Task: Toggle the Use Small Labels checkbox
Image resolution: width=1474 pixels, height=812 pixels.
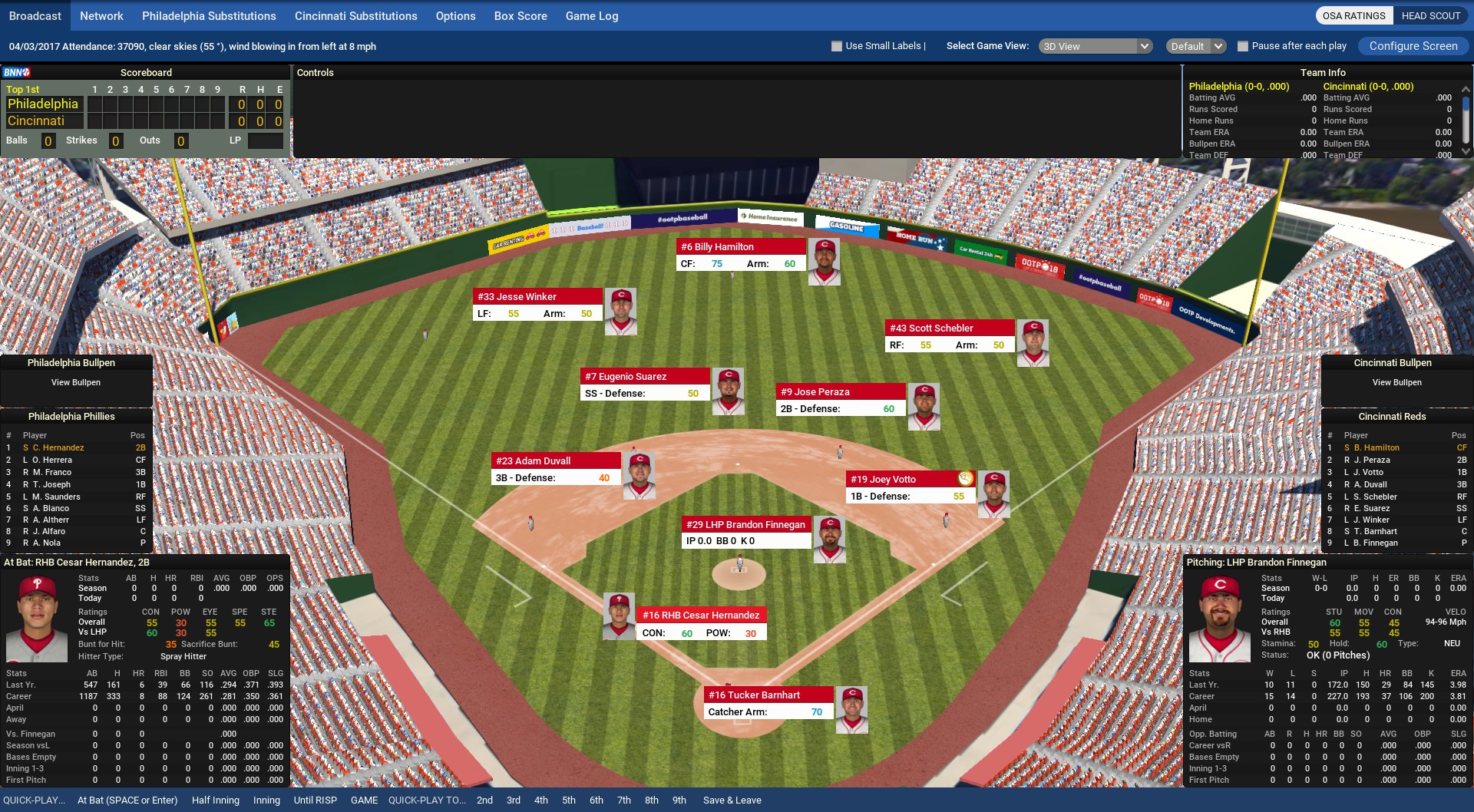Action: [x=837, y=46]
